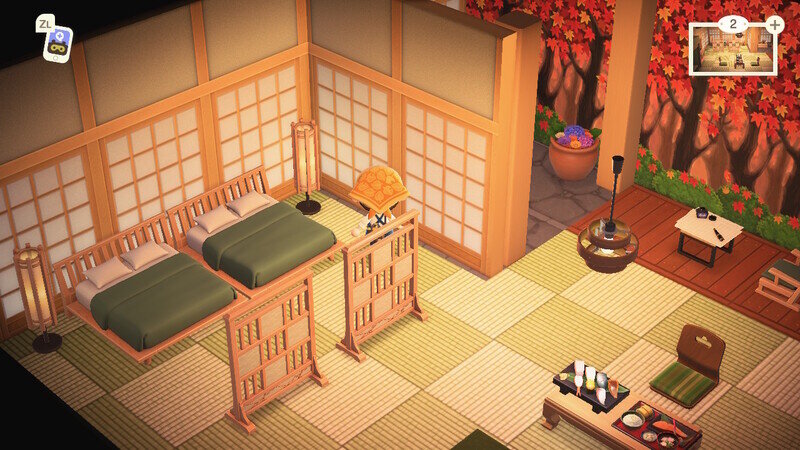Screen dimensions: 800x450
Task: Open the NookPhone icon
Action: click(x=57, y=43)
